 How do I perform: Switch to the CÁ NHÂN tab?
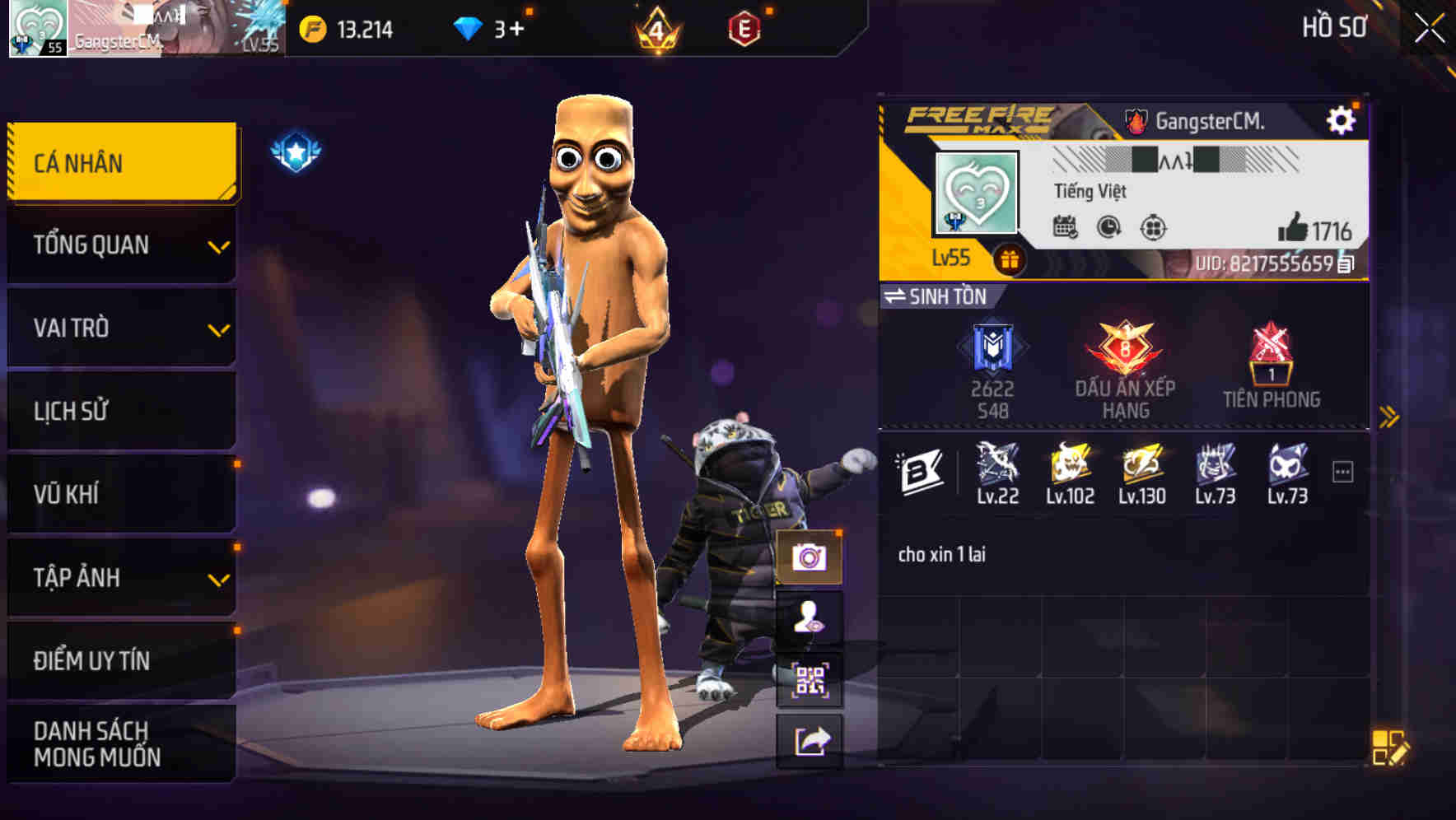click(x=120, y=162)
